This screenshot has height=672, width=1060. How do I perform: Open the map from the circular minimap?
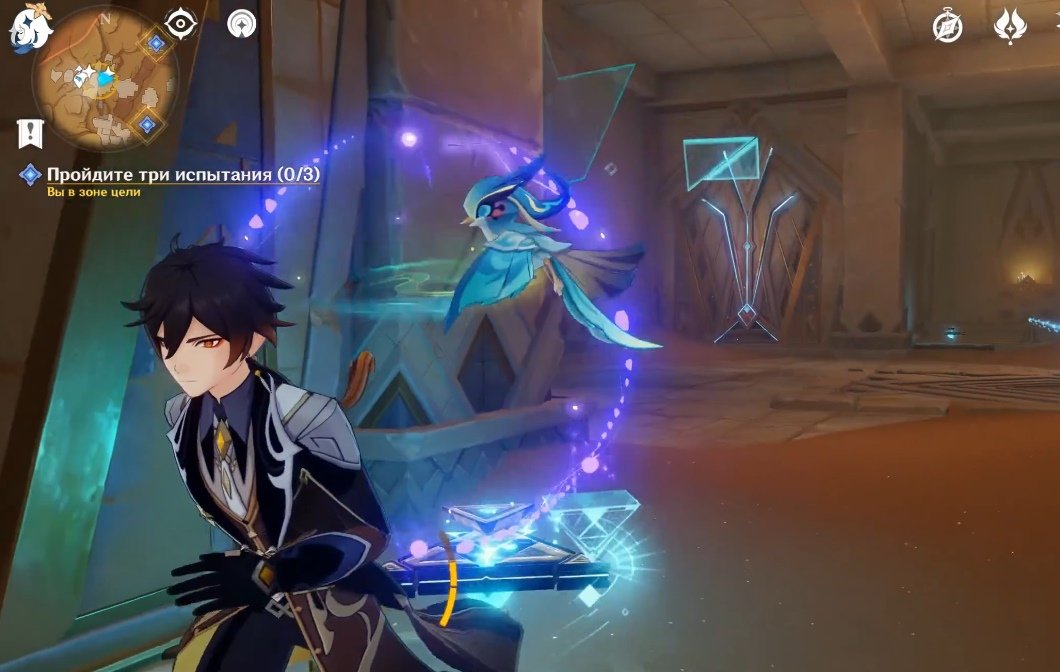(104, 79)
